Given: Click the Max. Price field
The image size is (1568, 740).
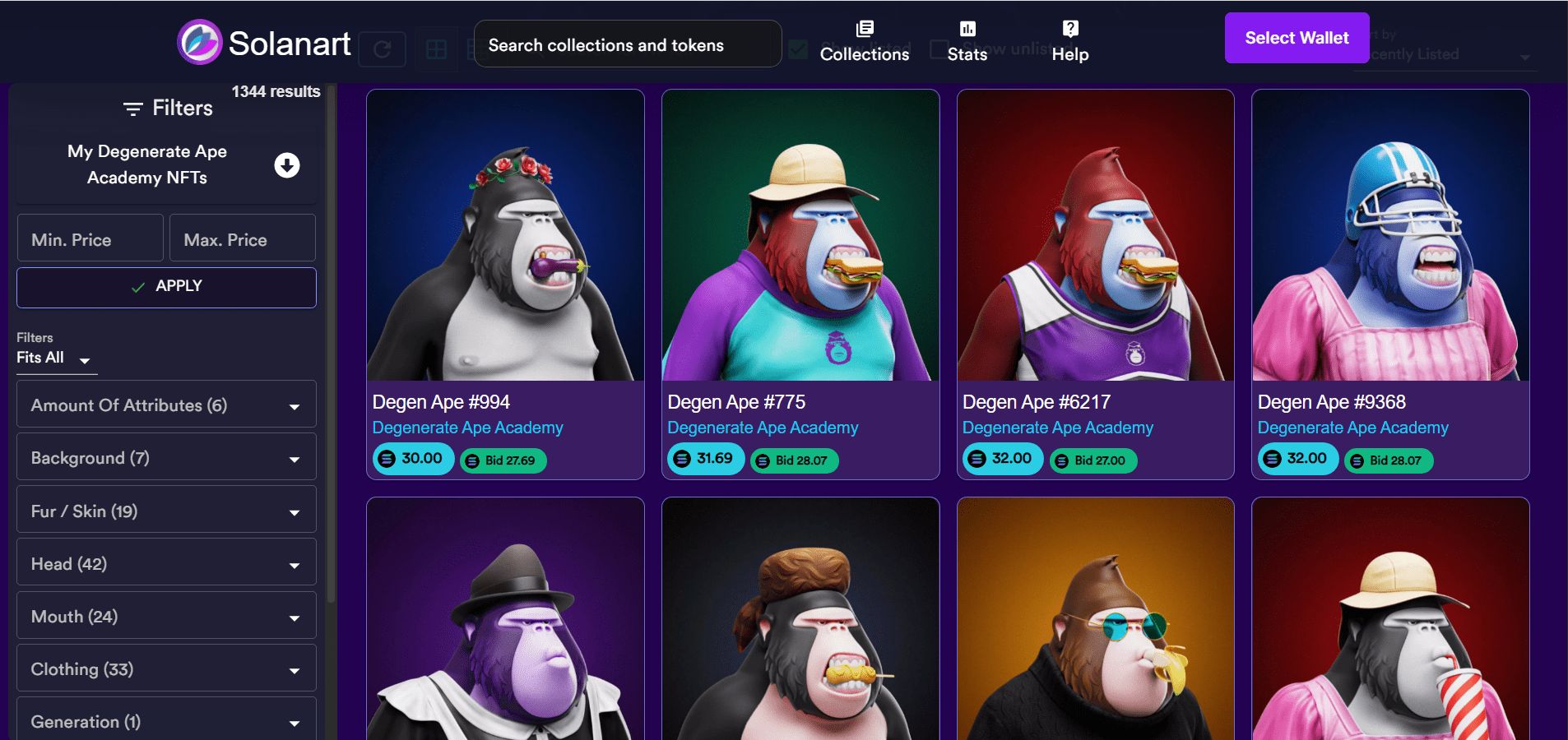Looking at the screenshot, I should [x=242, y=239].
